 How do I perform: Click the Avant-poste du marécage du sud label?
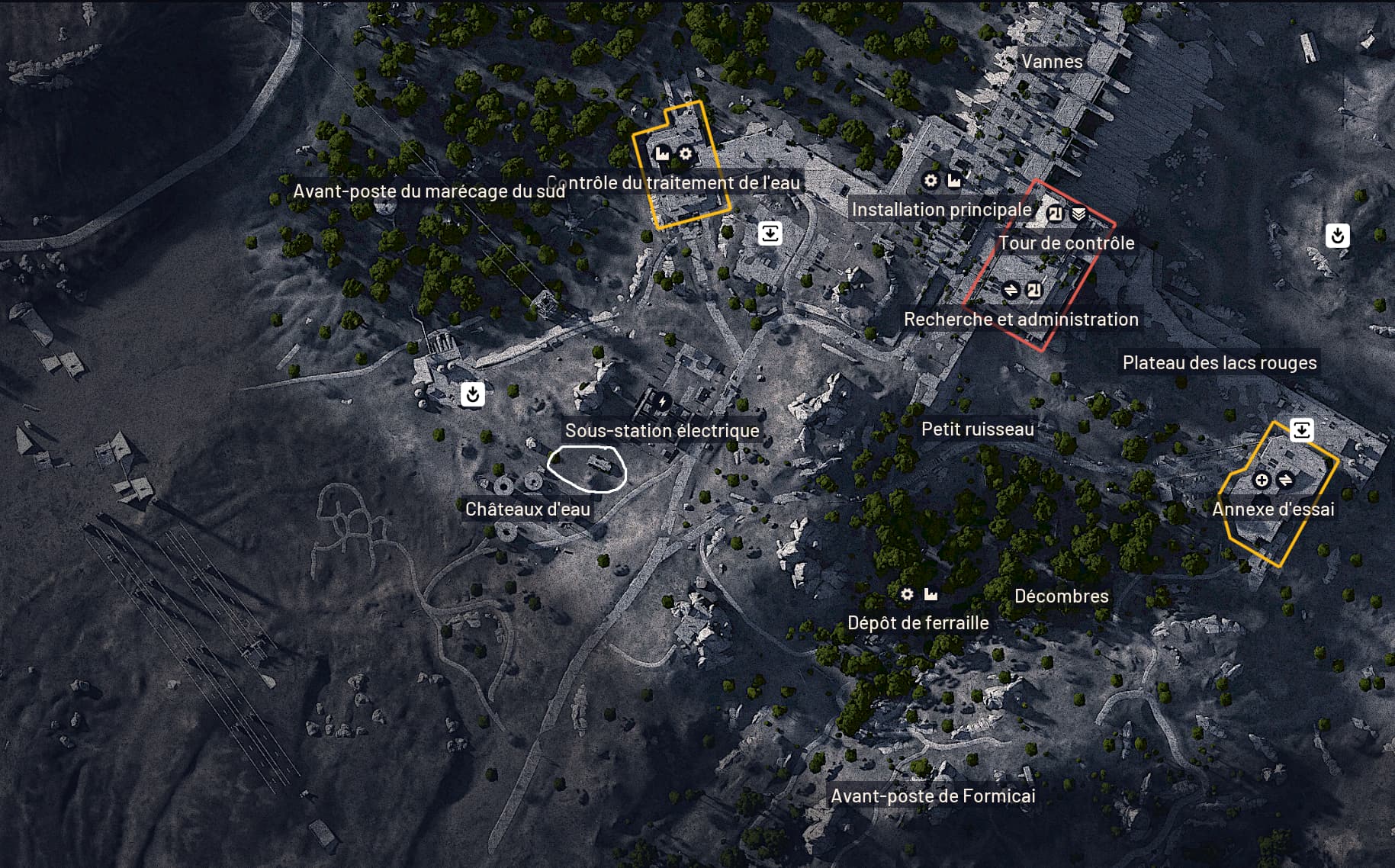pos(429,191)
